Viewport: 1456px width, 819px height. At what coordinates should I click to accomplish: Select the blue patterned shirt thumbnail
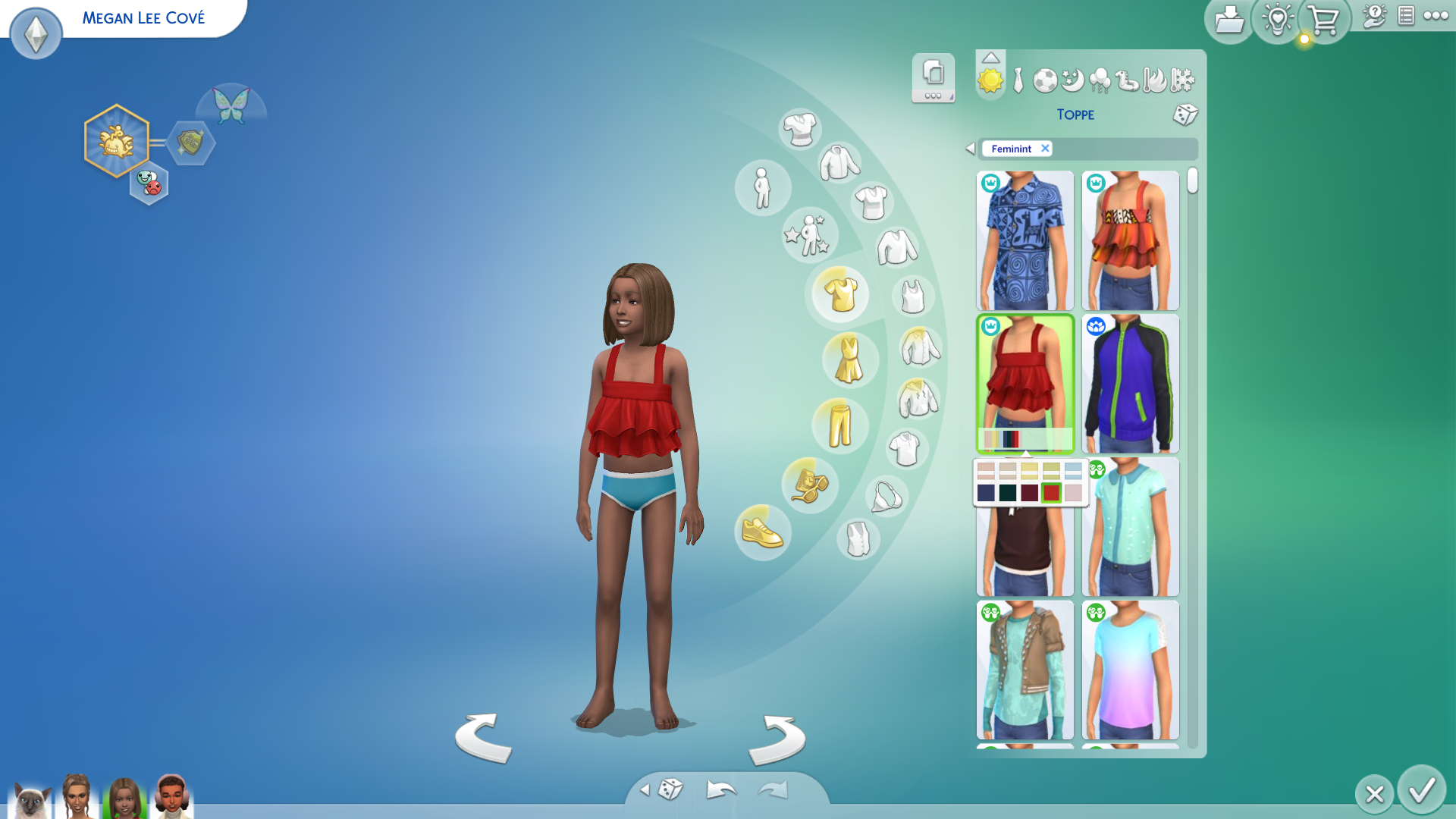[1025, 240]
